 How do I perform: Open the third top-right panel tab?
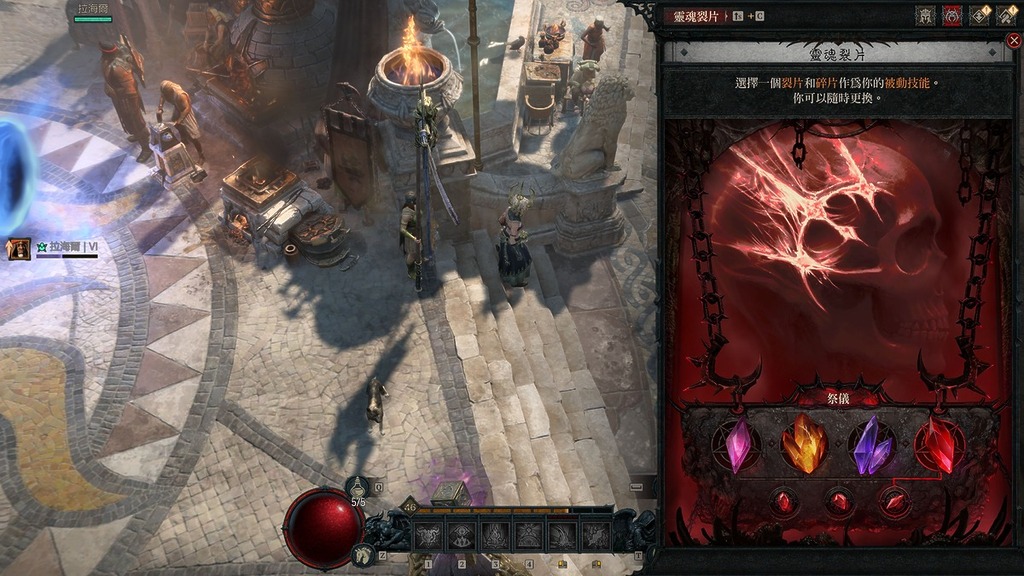[979, 16]
